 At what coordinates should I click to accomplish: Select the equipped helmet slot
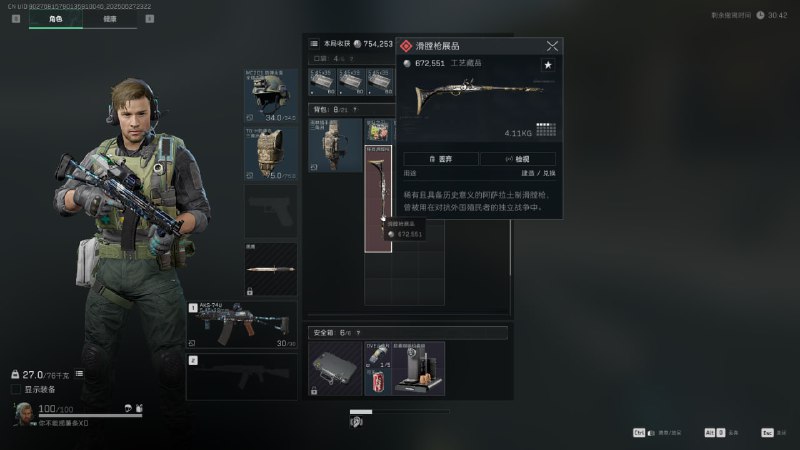click(x=270, y=96)
